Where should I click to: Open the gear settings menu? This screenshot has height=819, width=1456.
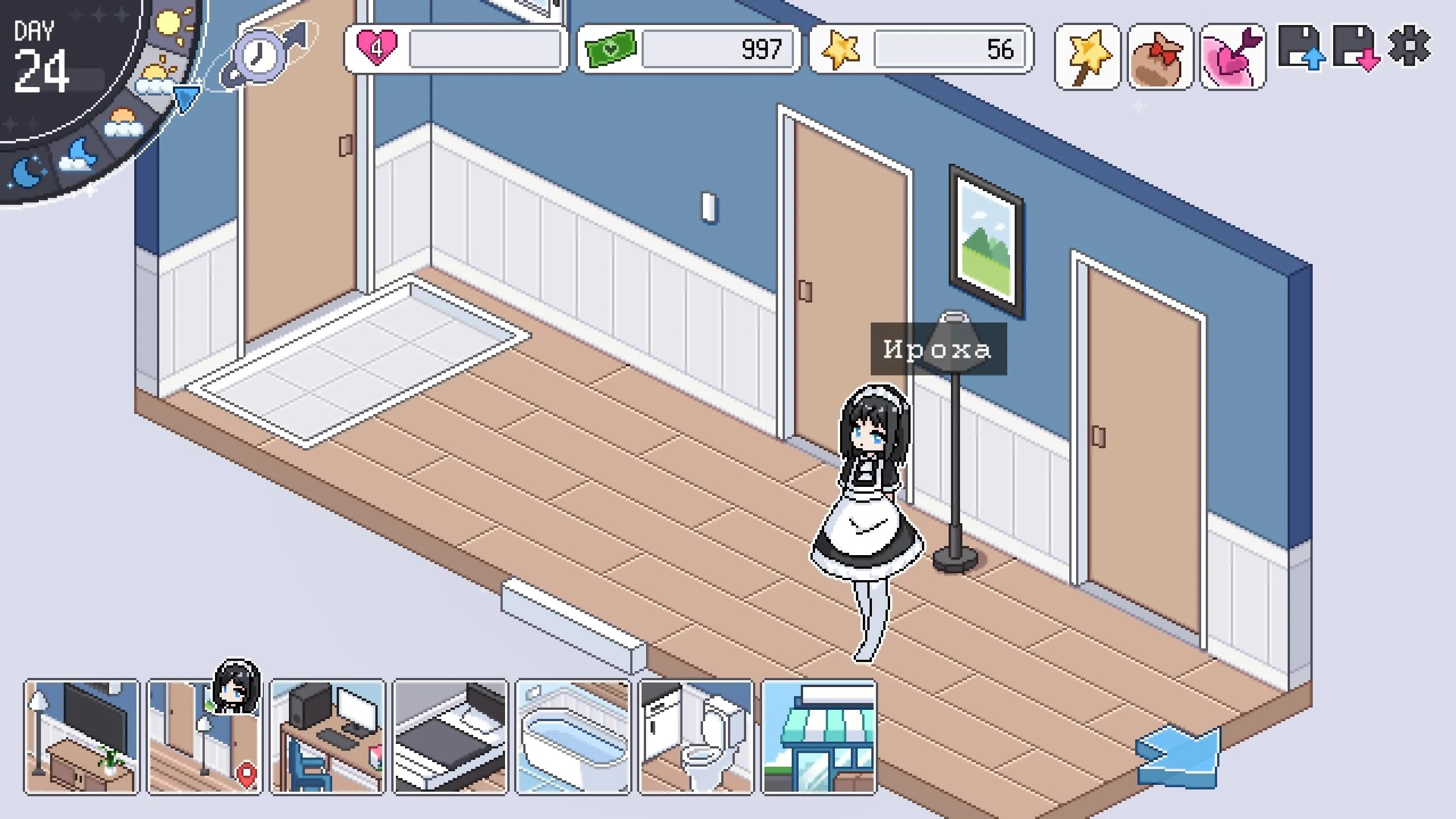click(x=1409, y=45)
